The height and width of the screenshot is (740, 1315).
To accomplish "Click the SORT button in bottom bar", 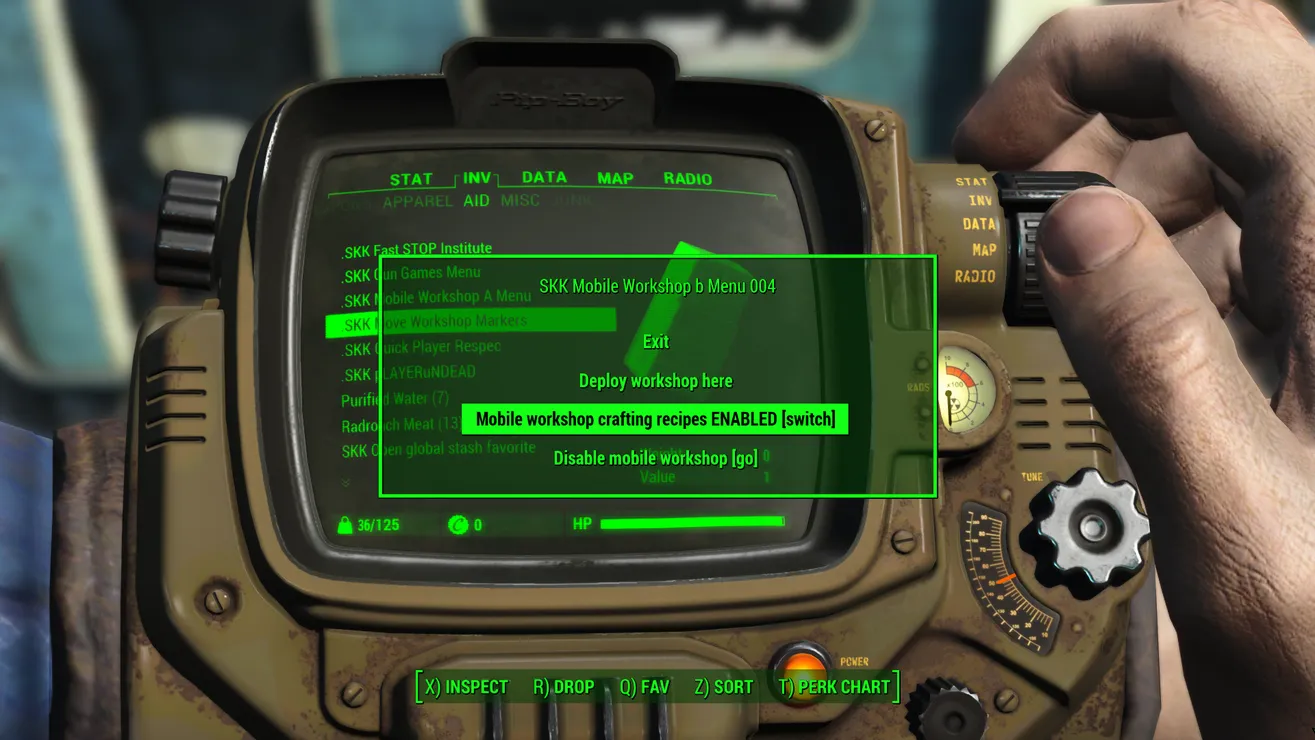I will tap(724, 687).
